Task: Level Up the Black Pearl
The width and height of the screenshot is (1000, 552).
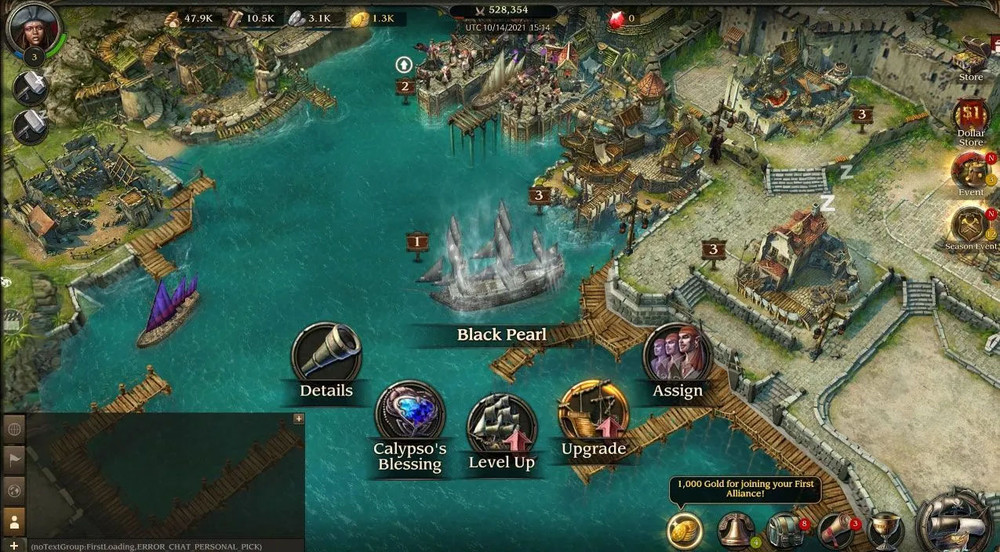Action: pos(502,424)
